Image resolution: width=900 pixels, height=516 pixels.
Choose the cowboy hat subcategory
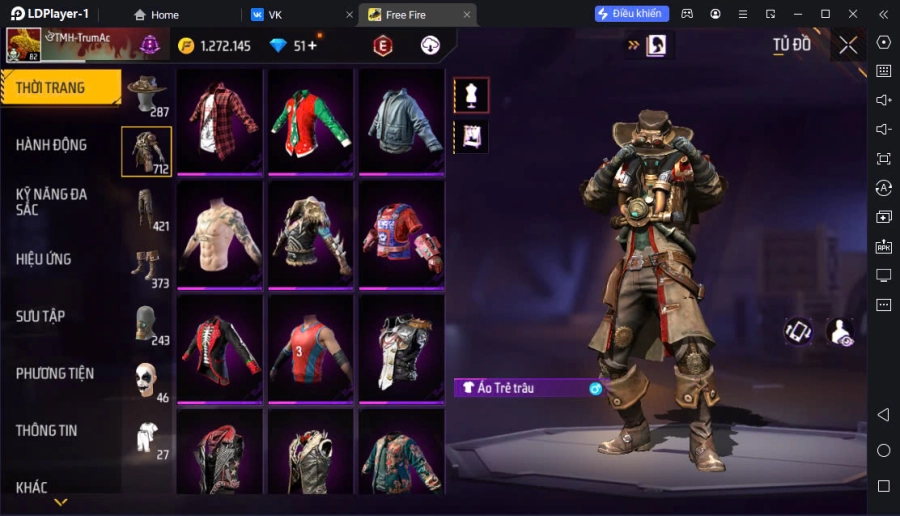pyautogui.click(x=147, y=94)
